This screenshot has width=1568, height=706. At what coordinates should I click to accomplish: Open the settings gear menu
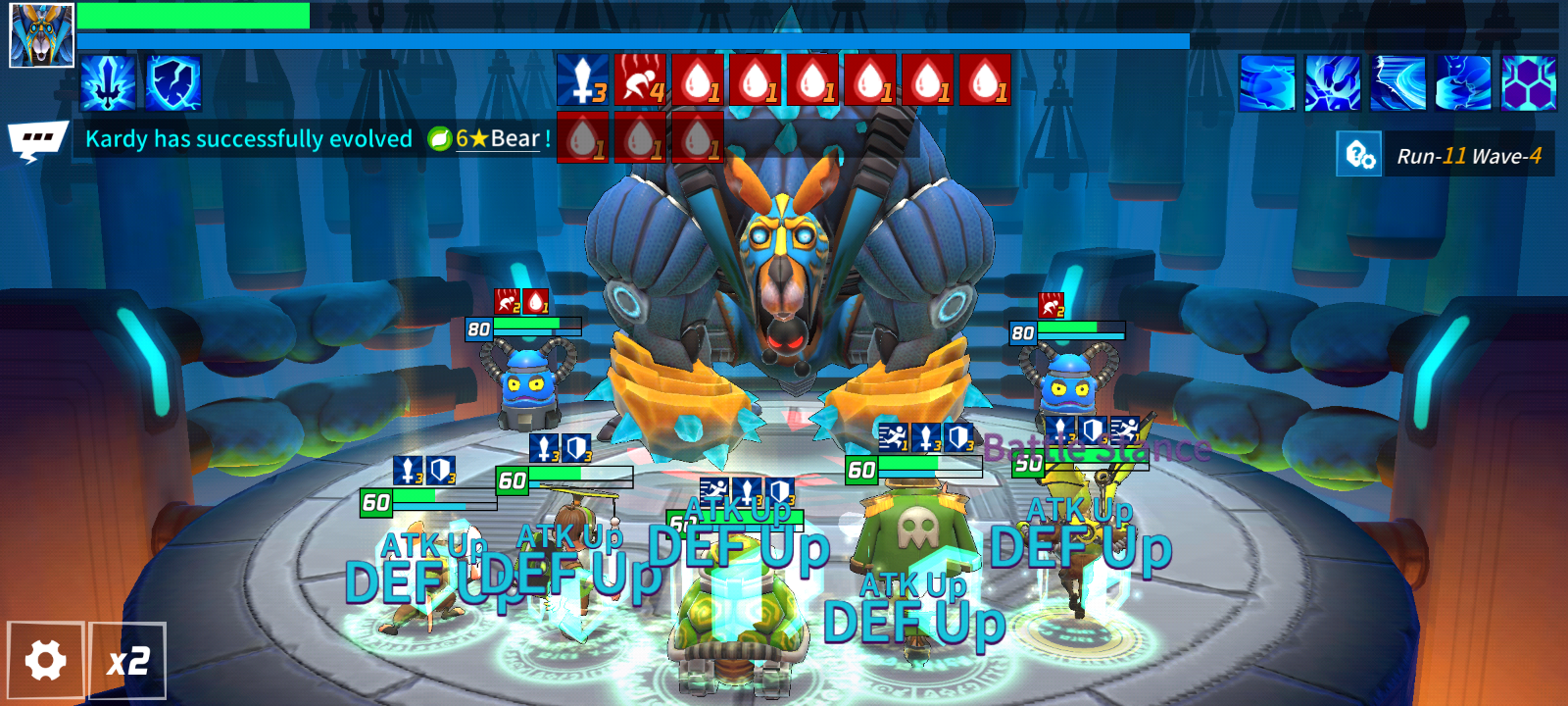pos(45,660)
